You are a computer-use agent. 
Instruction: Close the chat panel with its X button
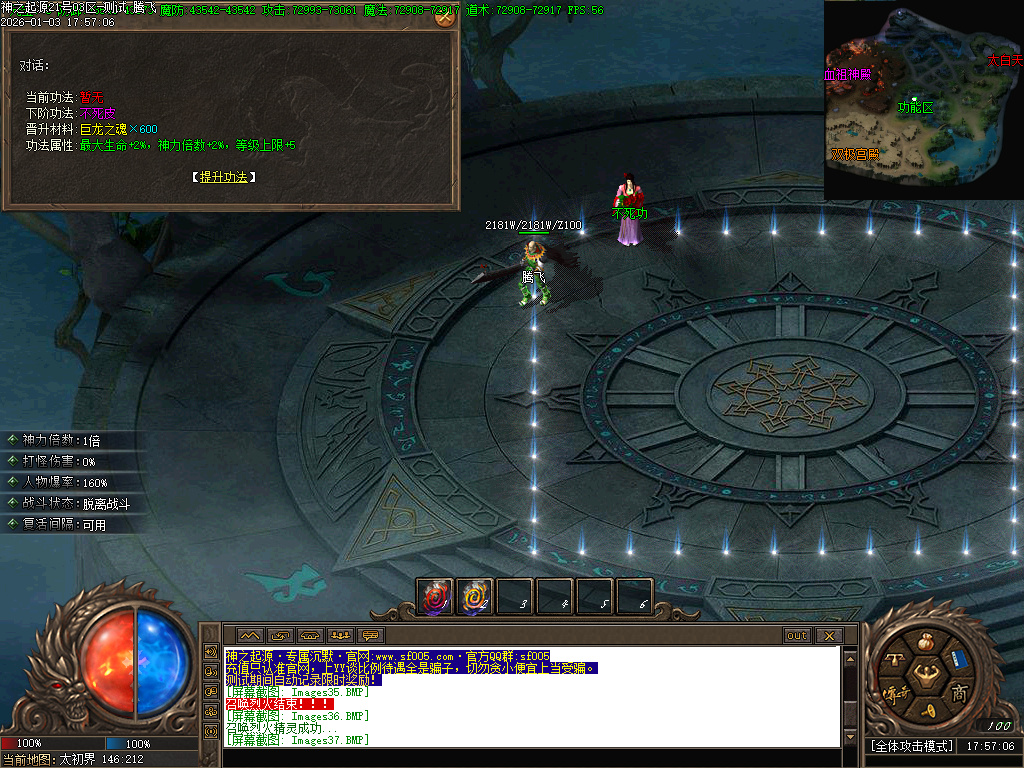click(x=829, y=636)
